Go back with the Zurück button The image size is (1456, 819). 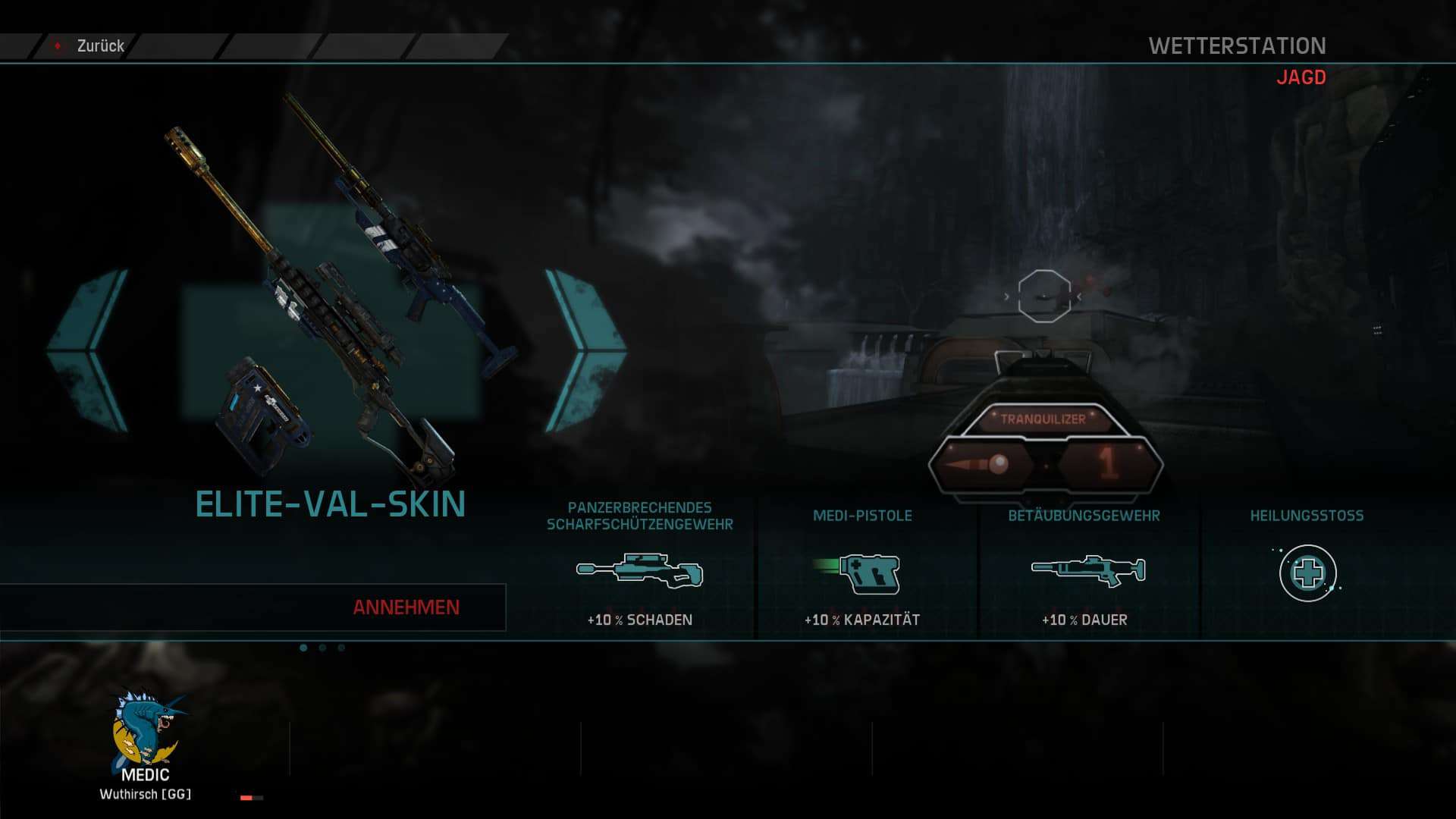(89, 46)
